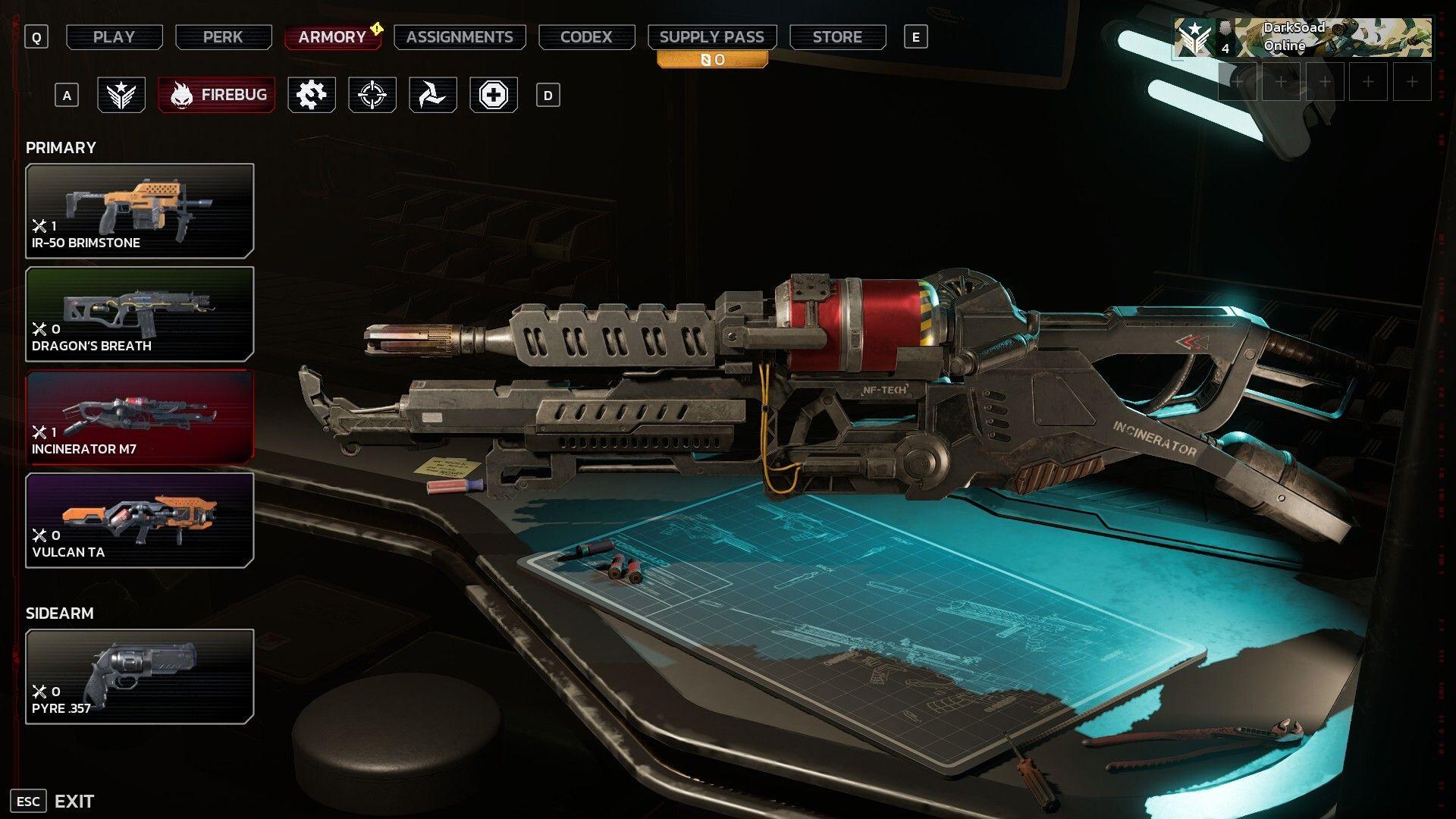Select the IR-50 Brimstone weapon
The width and height of the screenshot is (1456, 819).
[140, 211]
